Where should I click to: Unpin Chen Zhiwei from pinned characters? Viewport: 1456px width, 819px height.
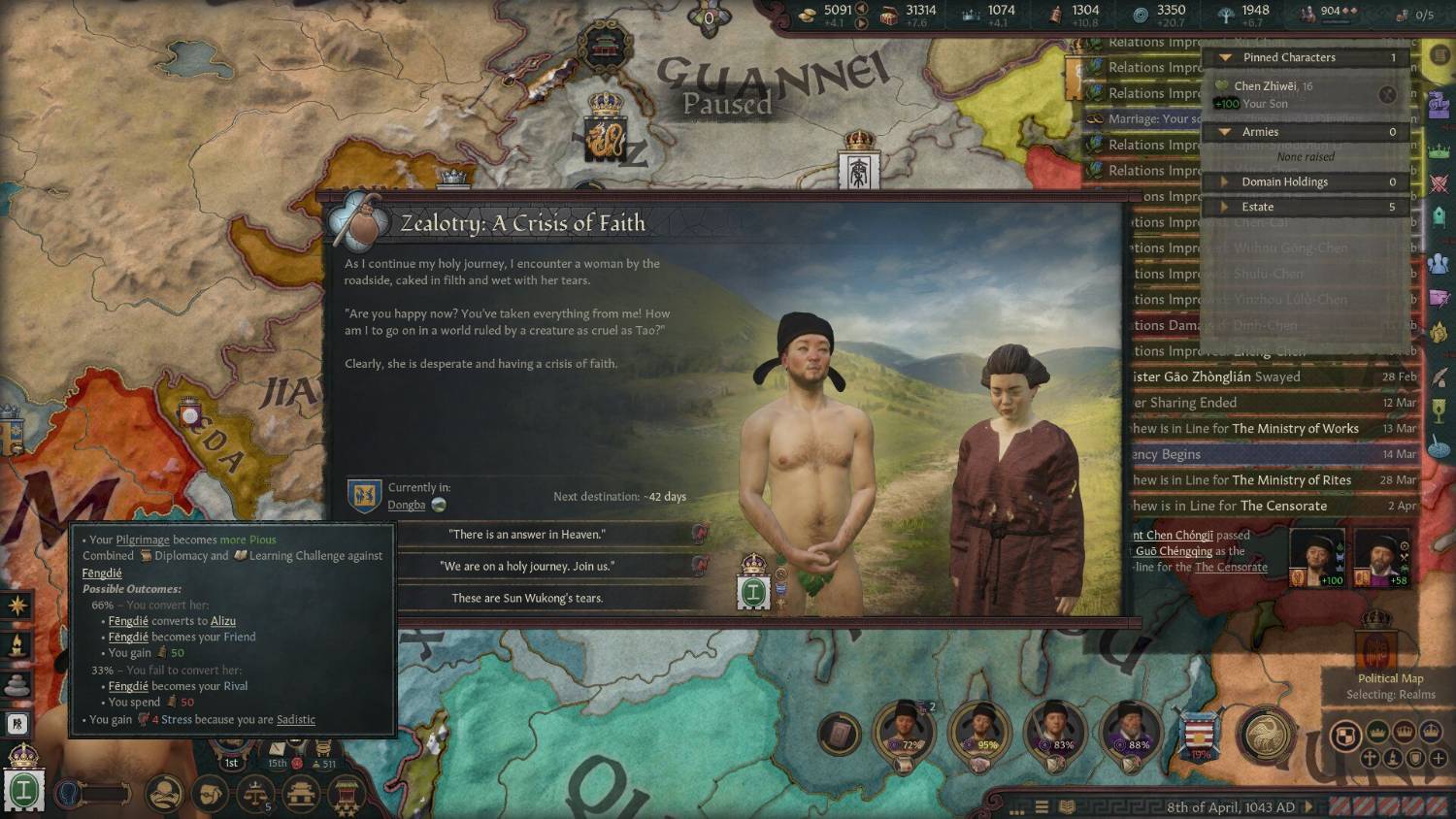pyautogui.click(x=1387, y=94)
